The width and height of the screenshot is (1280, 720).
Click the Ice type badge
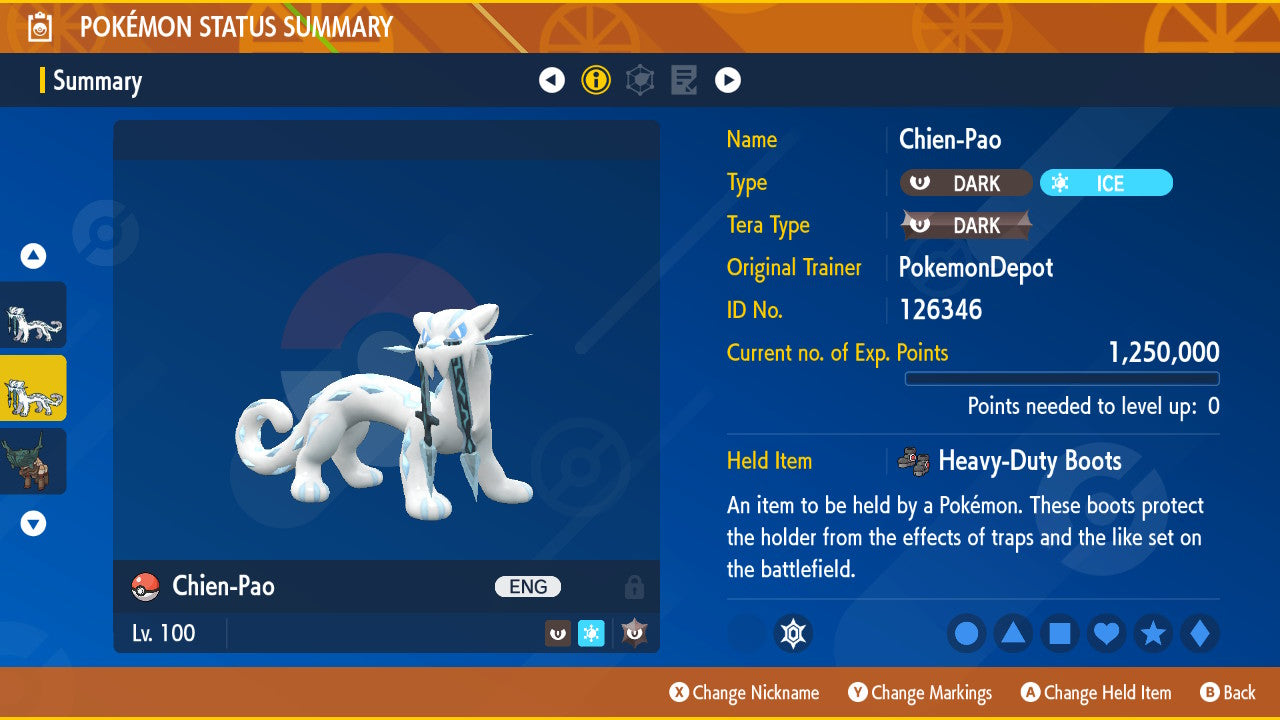(x=1106, y=183)
